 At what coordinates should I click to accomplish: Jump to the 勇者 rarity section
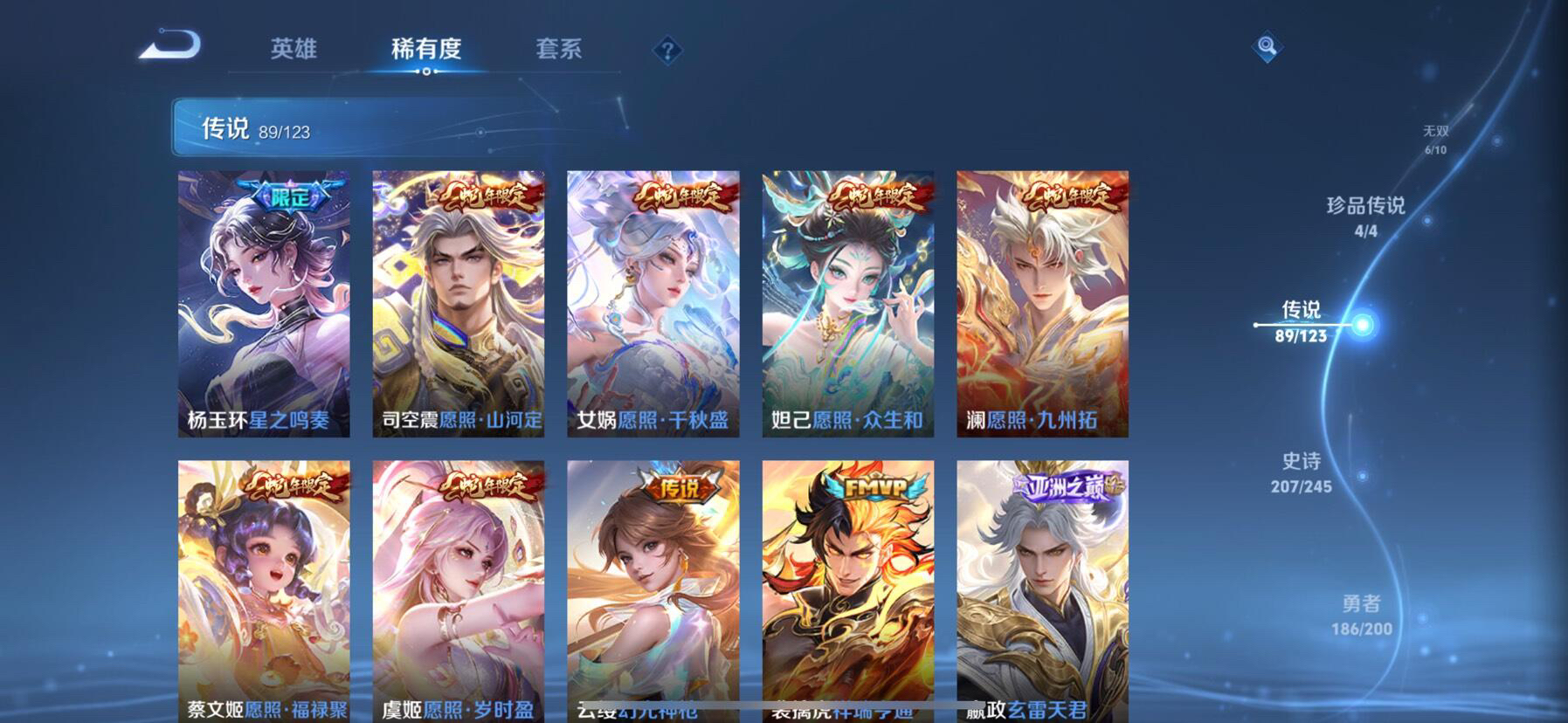[x=1361, y=613]
